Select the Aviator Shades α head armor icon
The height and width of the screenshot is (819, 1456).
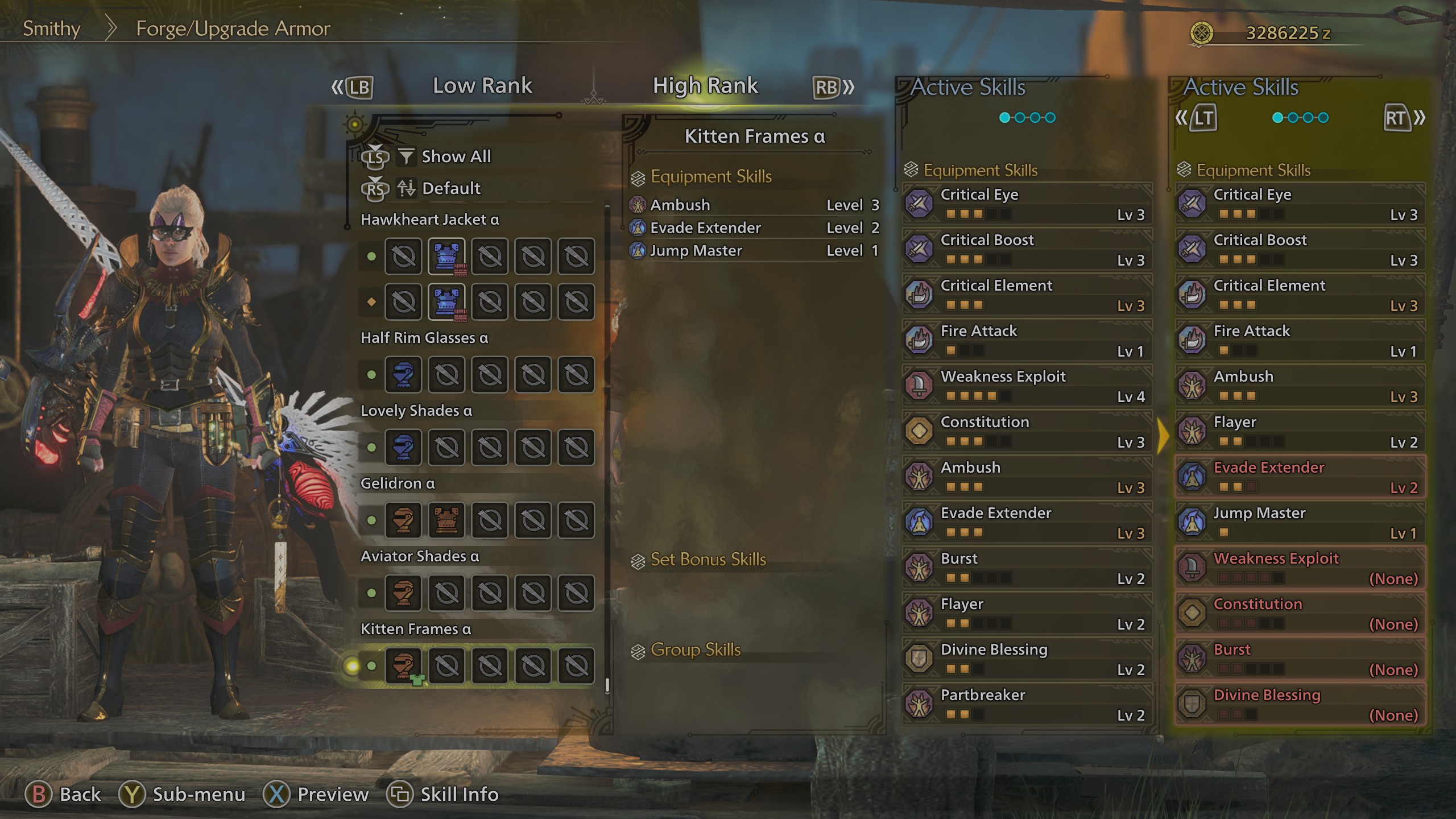pyautogui.click(x=404, y=593)
